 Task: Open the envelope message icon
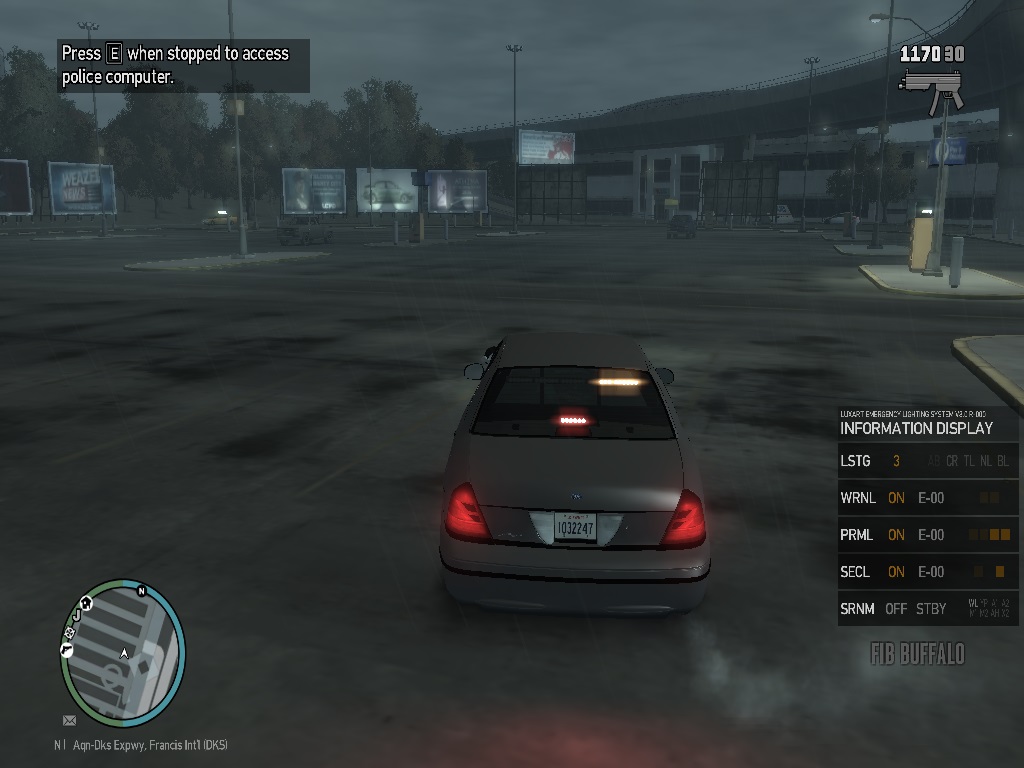click(x=69, y=720)
